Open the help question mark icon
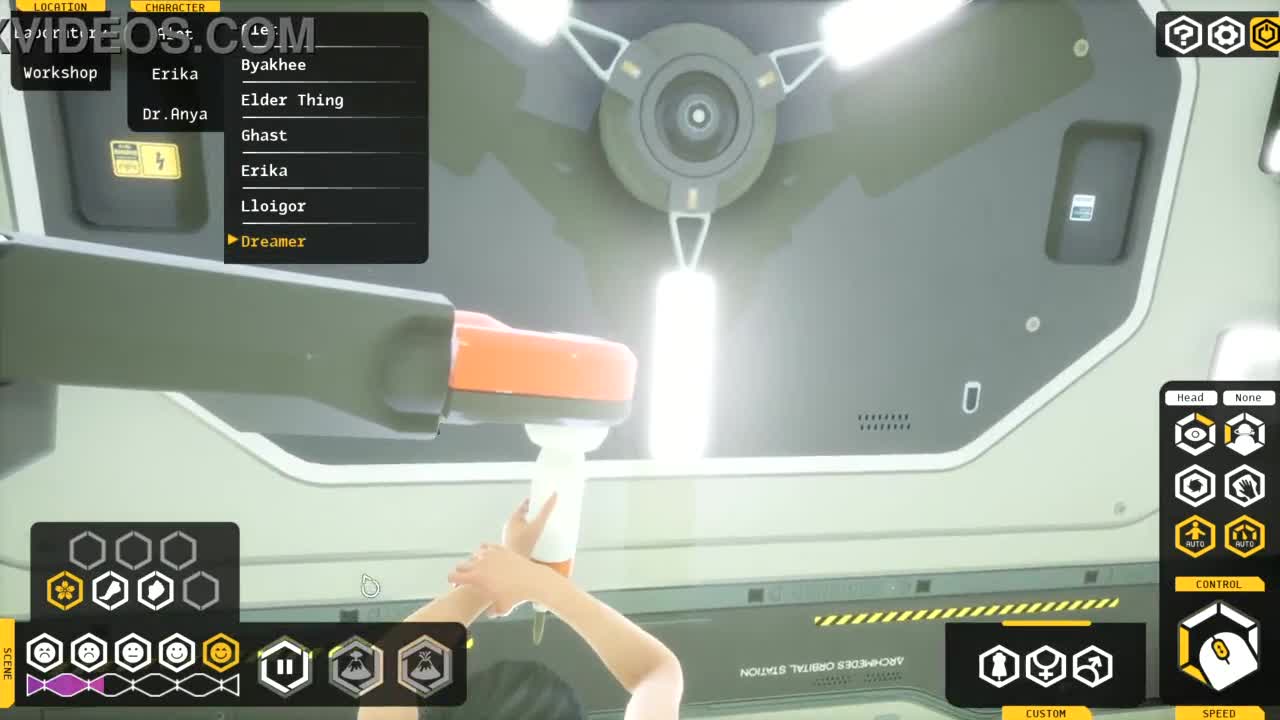 tap(1183, 36)
